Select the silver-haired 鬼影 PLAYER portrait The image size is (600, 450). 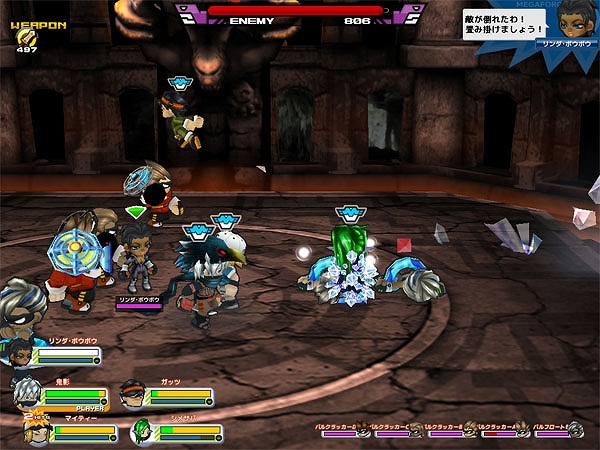click(x=27, y=393)
